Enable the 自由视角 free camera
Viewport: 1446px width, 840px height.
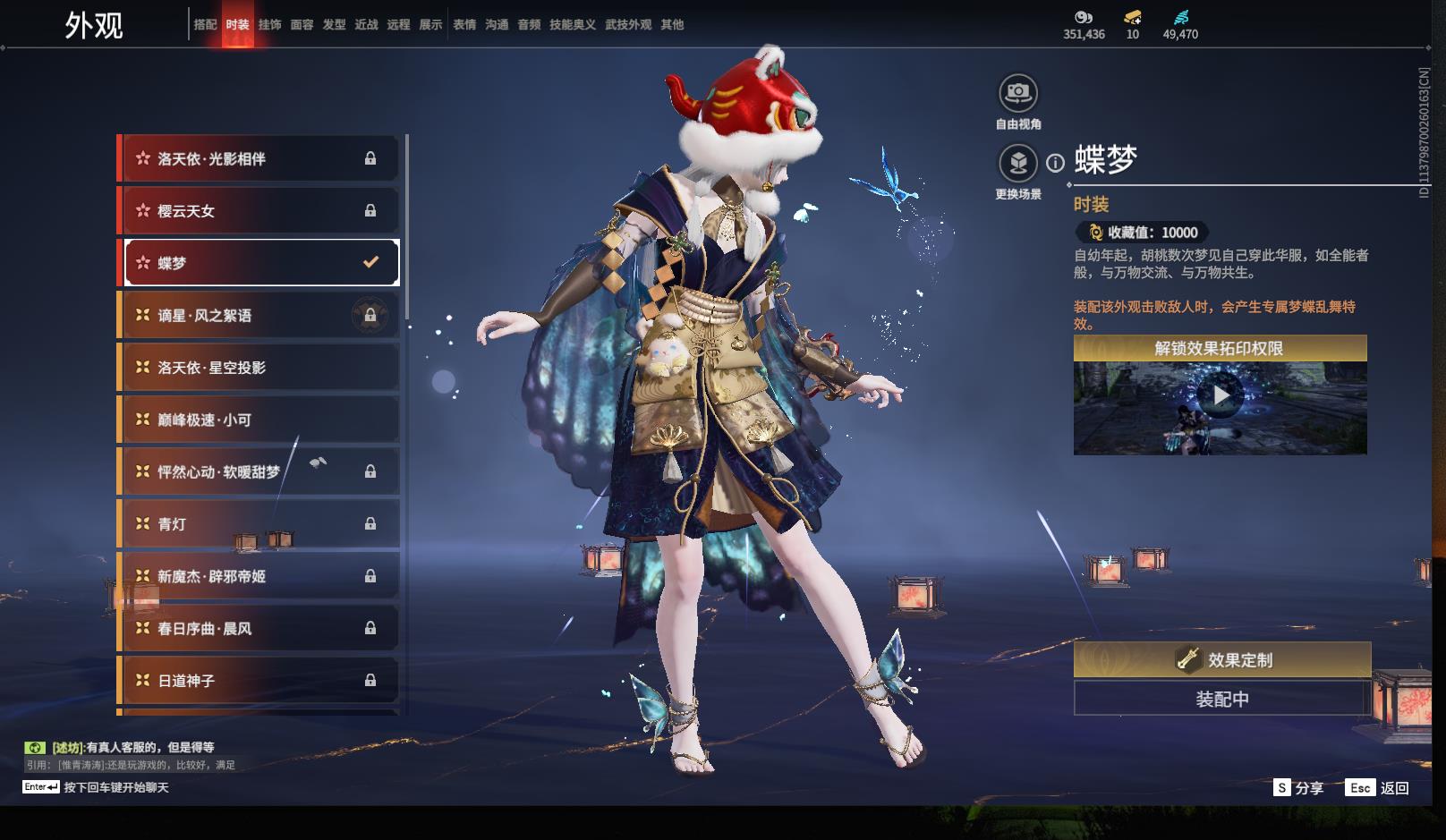pyautogui.click(x=1017, y=93)
